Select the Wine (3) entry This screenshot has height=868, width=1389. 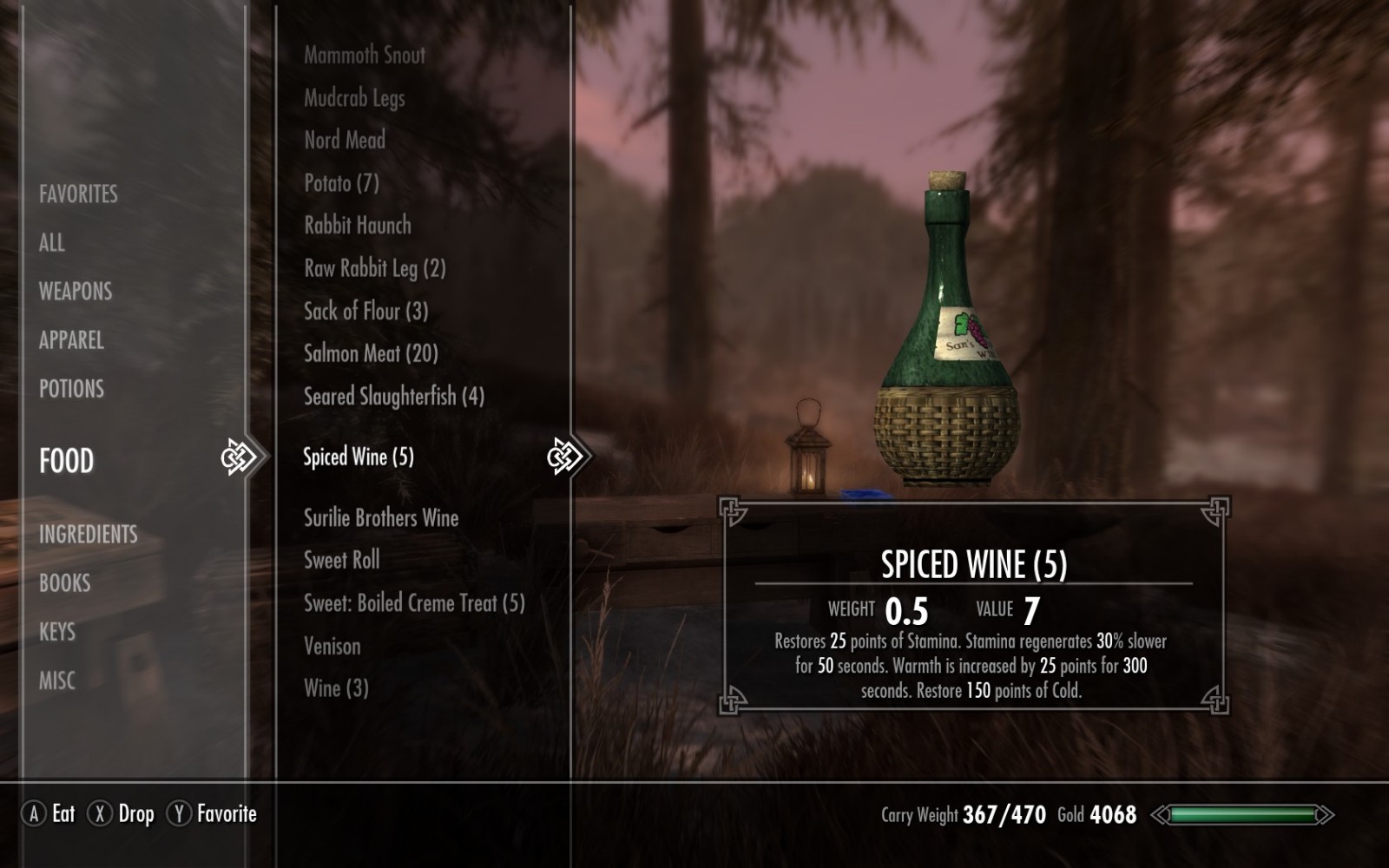pyautogui.click(x=336, y=688)
